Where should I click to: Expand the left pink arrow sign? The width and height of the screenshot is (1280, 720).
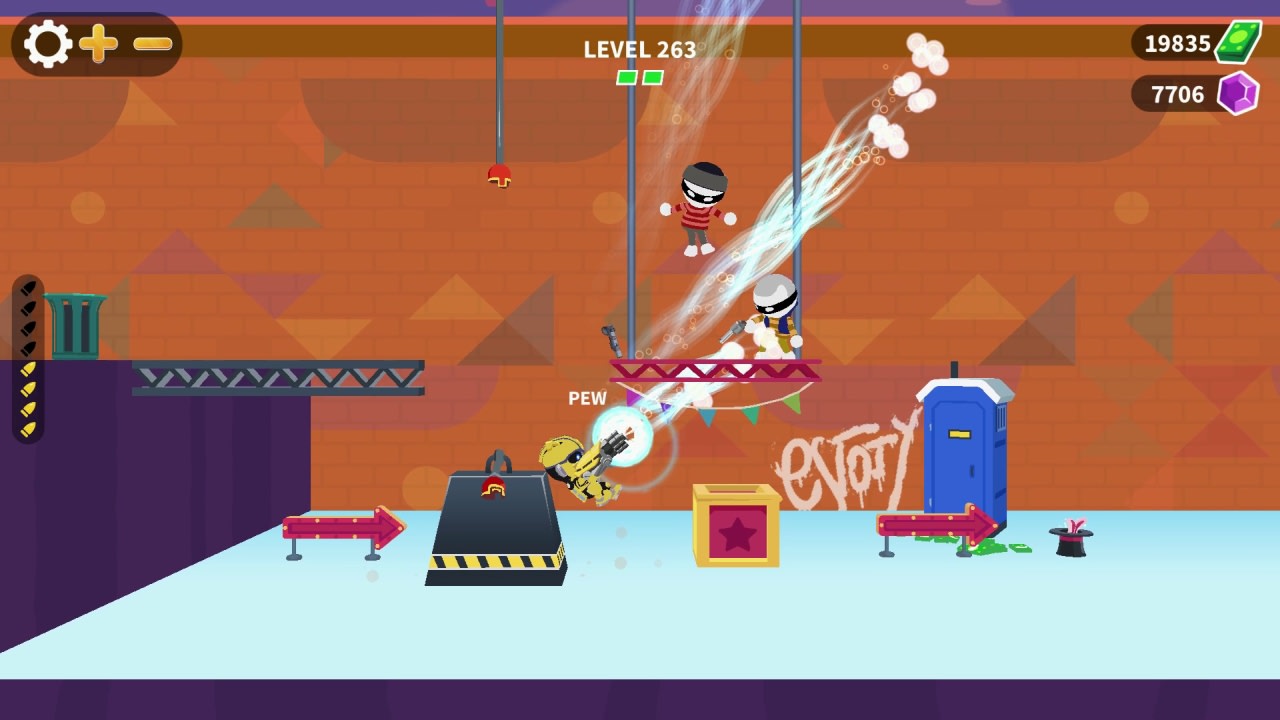coord(340,527)
